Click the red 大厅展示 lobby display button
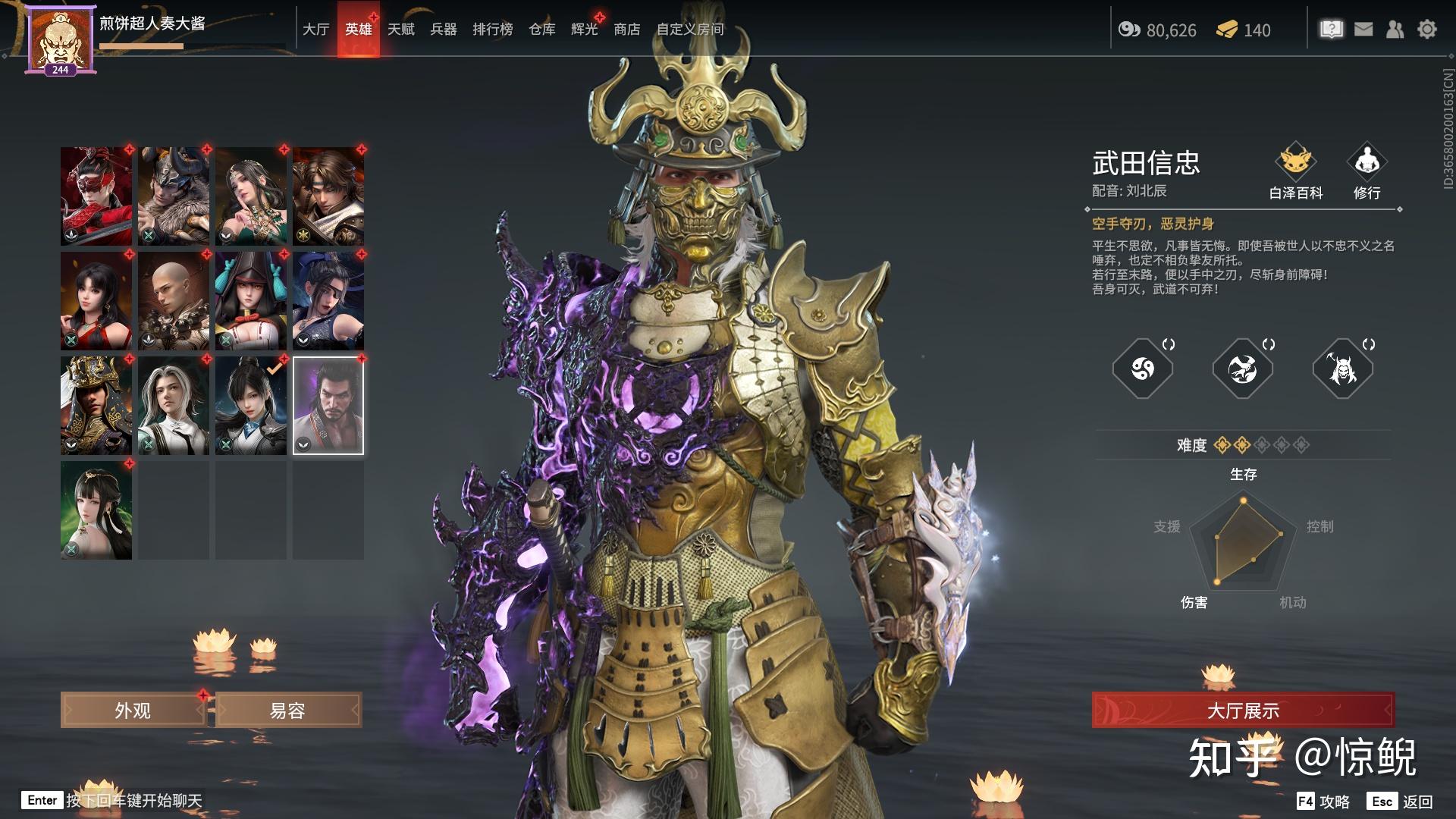Image resolution: width=1456 pixels, height=819 pixels. [1243, 711]
